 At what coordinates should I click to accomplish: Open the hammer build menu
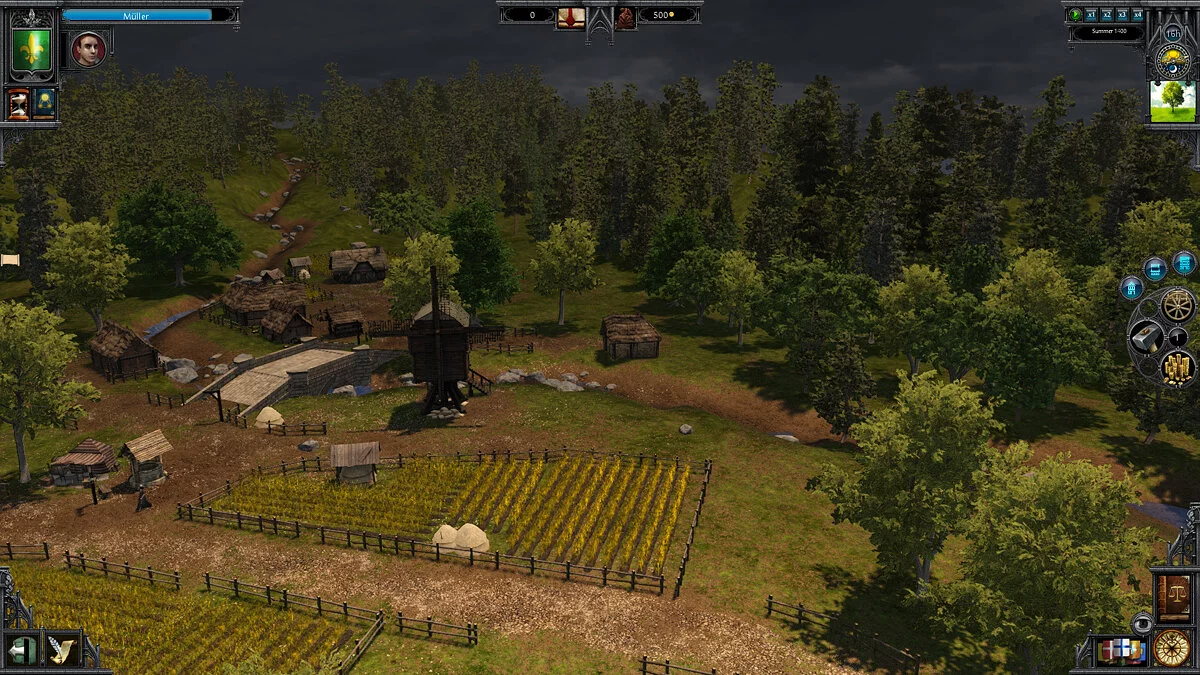pyautogui.click(x=1146, y=337)
